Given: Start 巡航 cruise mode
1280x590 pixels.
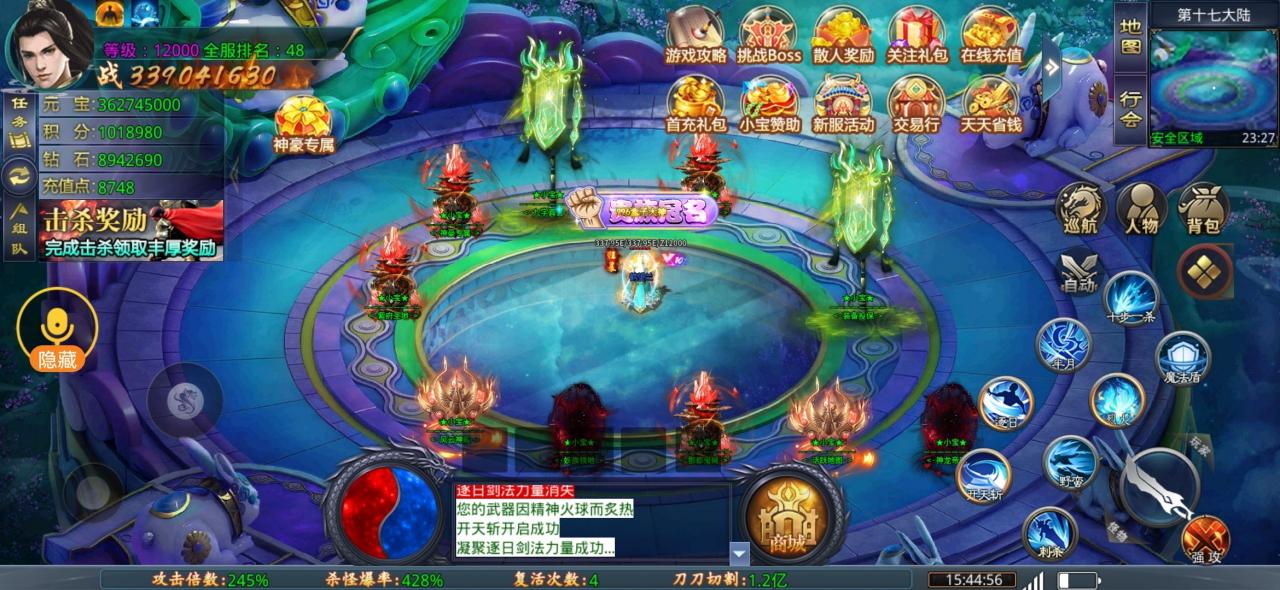Looking at the screenshot, I should pos(1079,208).
